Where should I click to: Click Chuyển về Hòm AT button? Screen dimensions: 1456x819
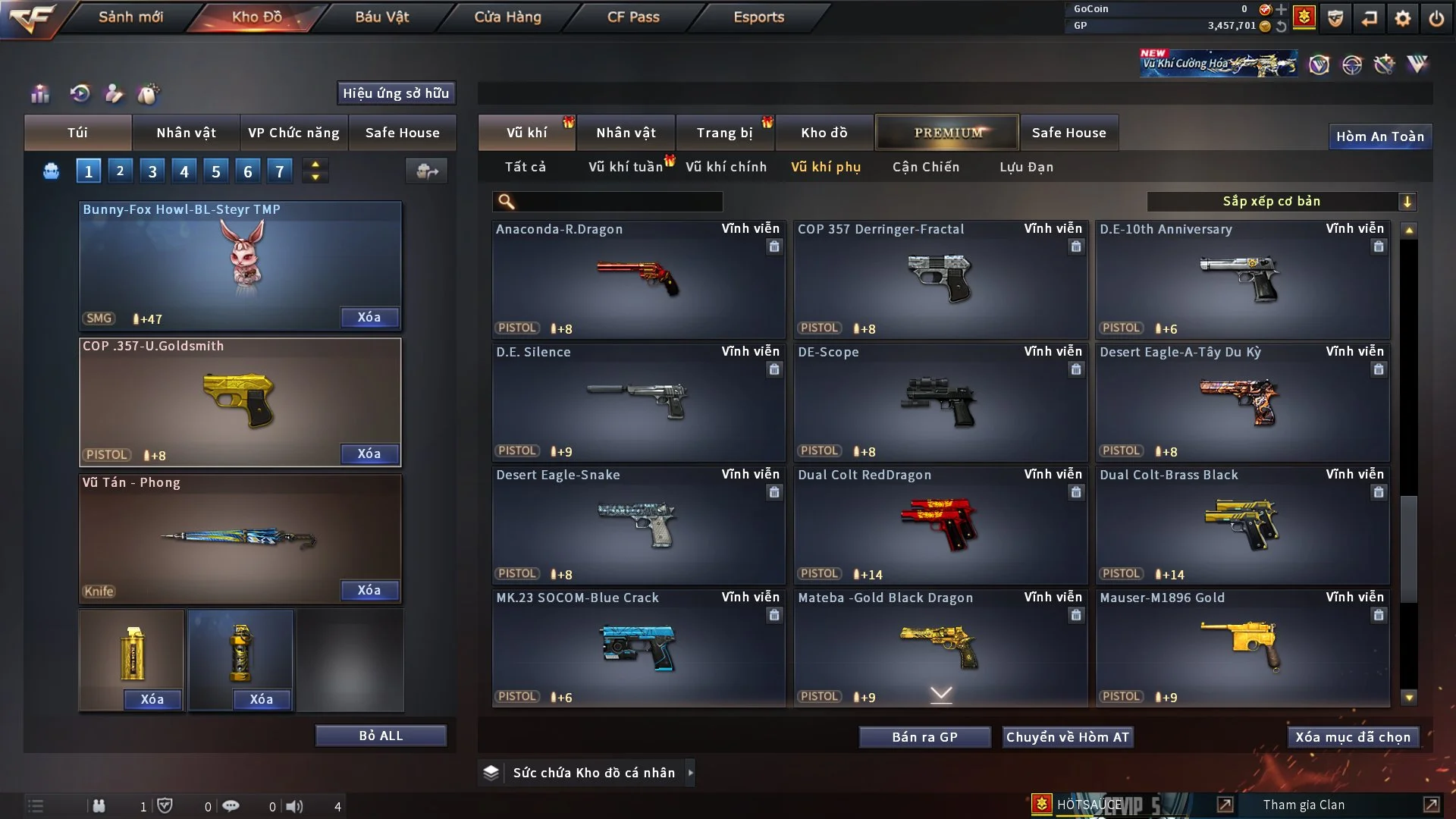click(x=1067, y=737)
